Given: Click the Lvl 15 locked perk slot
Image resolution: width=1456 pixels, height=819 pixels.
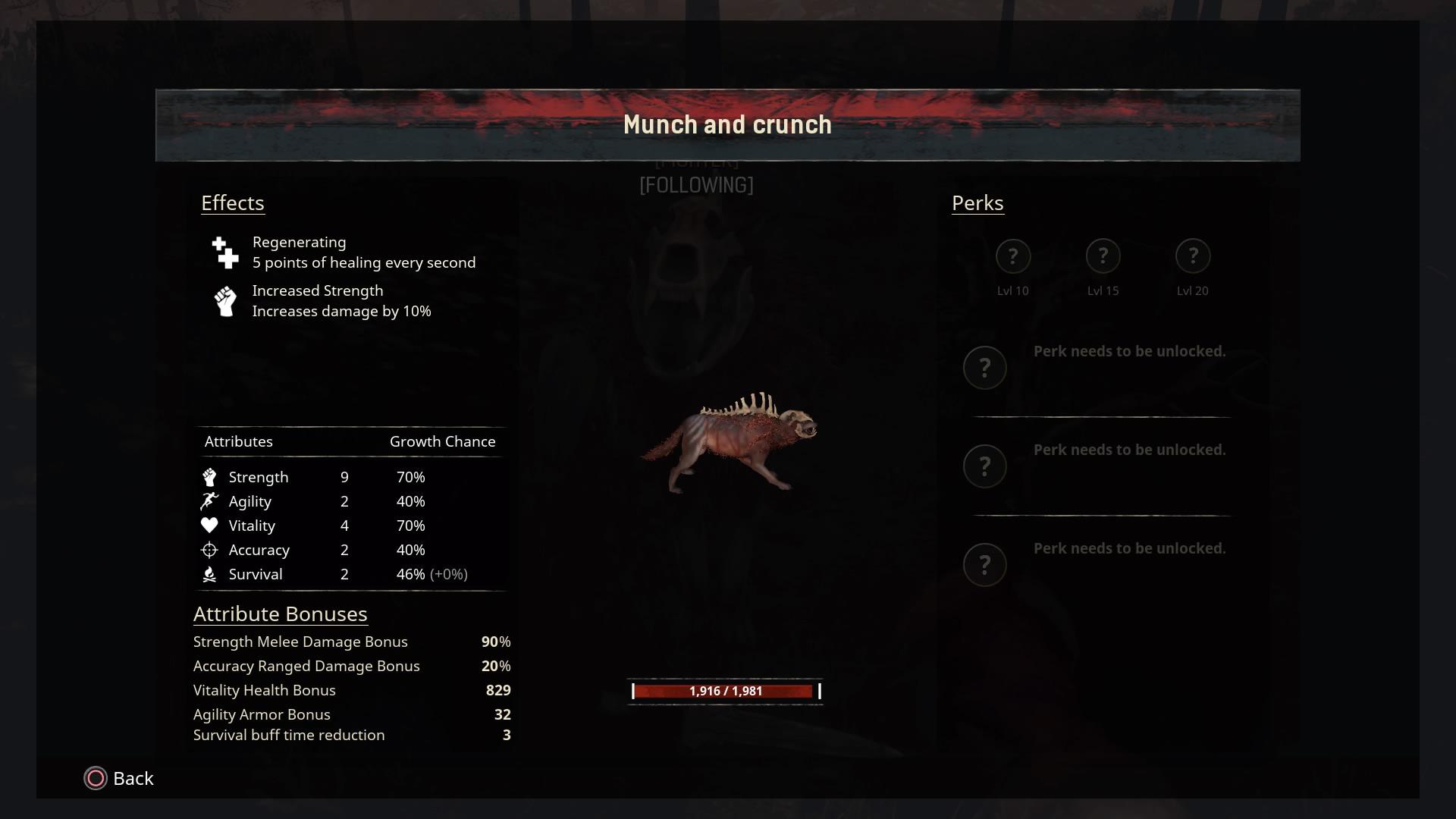Looking at the screenshot, I should point(1103,256).
